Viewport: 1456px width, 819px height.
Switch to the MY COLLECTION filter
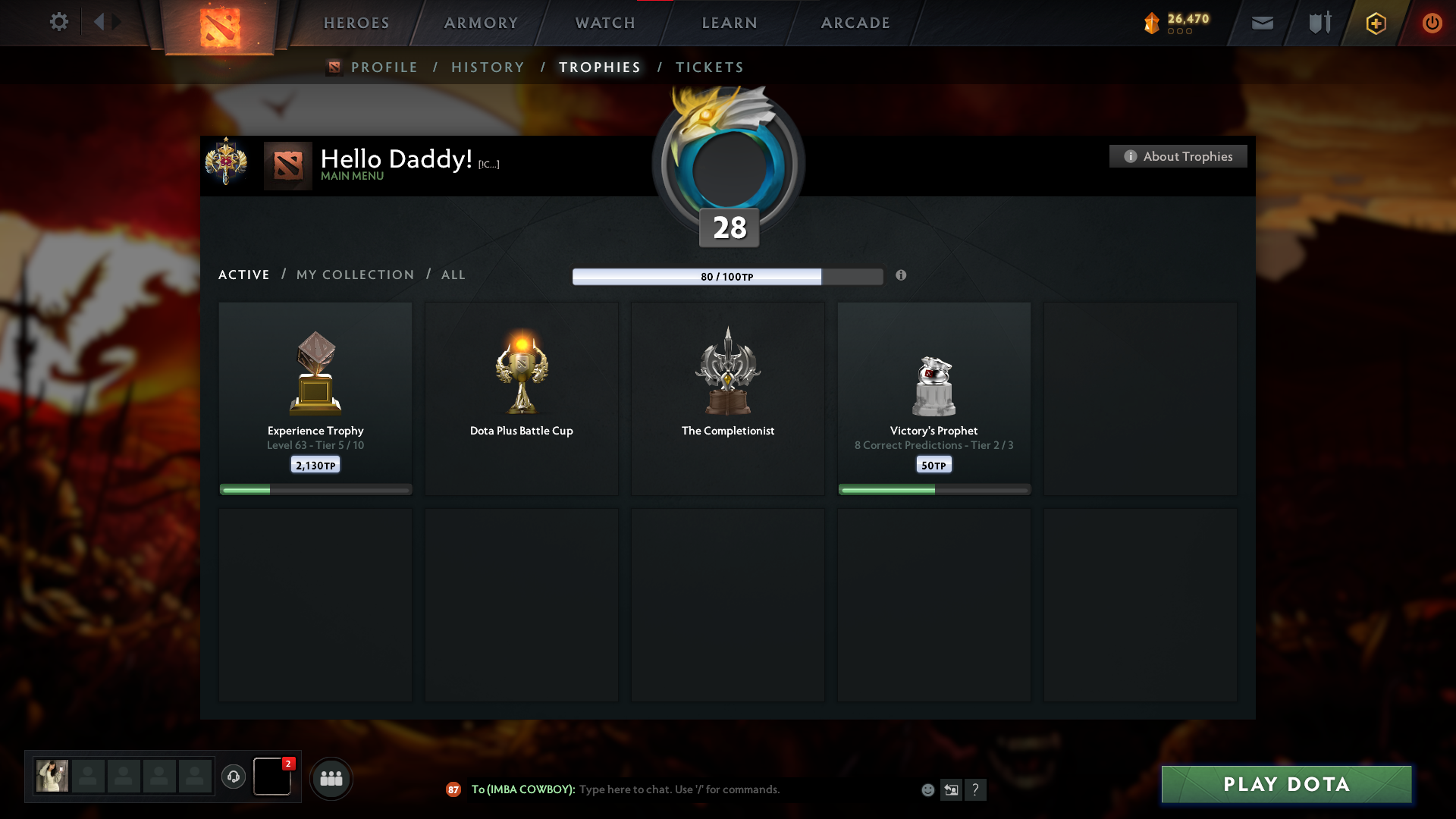click(354, 275)
